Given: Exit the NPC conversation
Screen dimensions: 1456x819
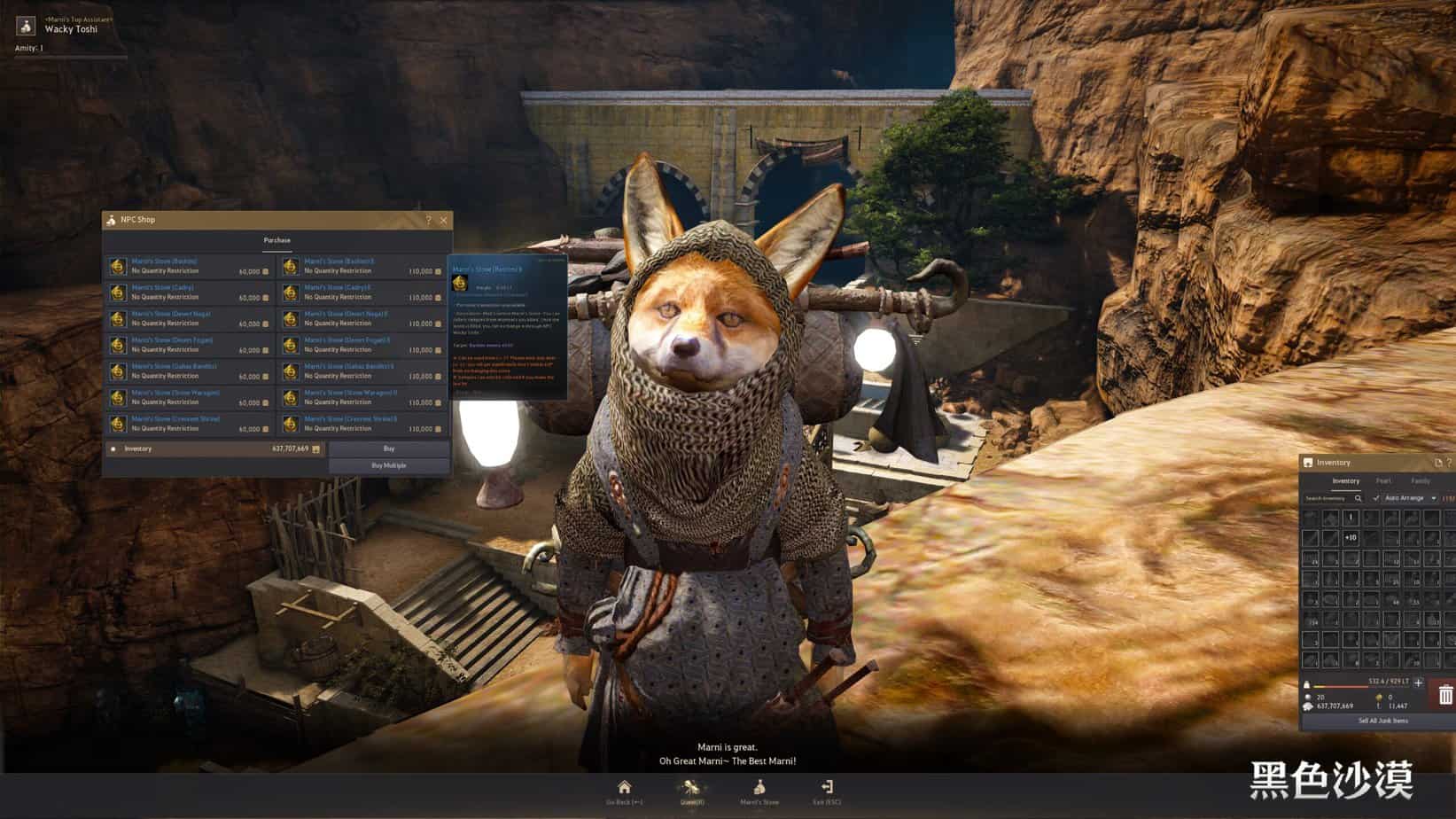Looking at the screenshot, I should click(x=826, y=789).
